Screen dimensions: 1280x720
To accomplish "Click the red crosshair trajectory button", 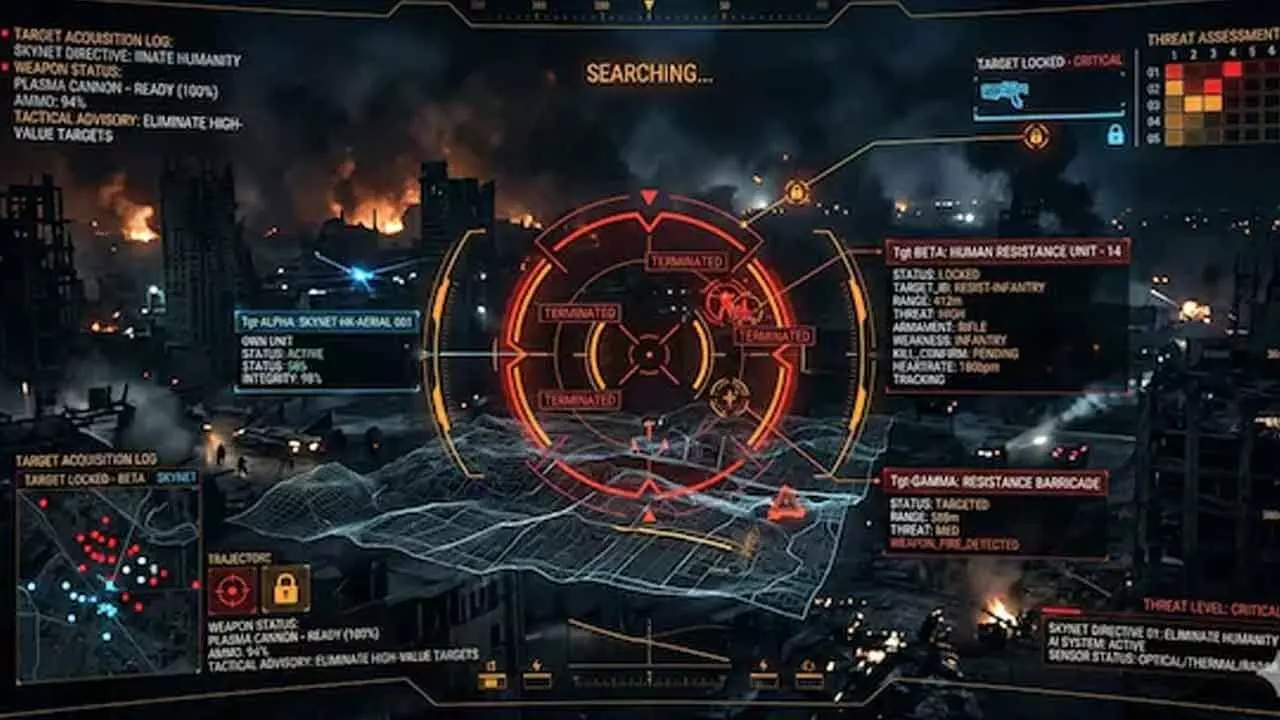I will click(x=232, y=589).
